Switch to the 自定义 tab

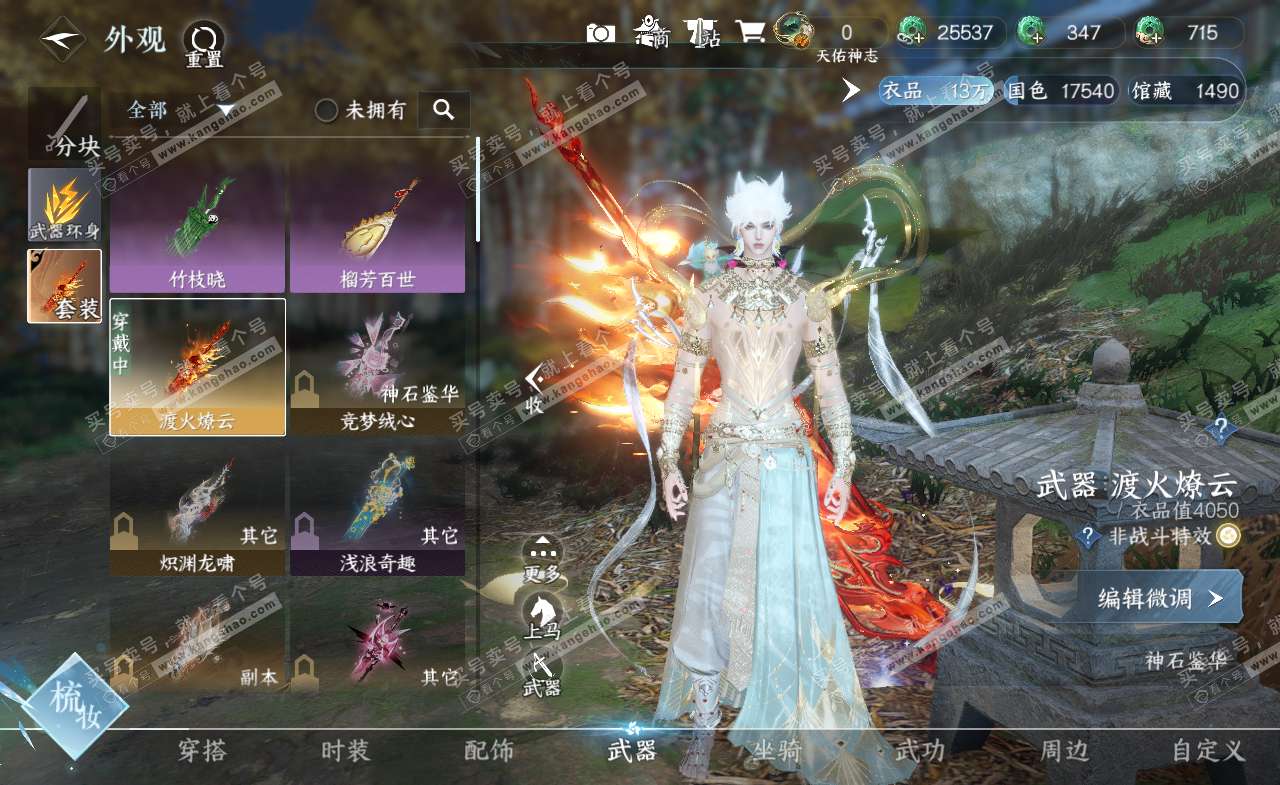(1208, 751)
